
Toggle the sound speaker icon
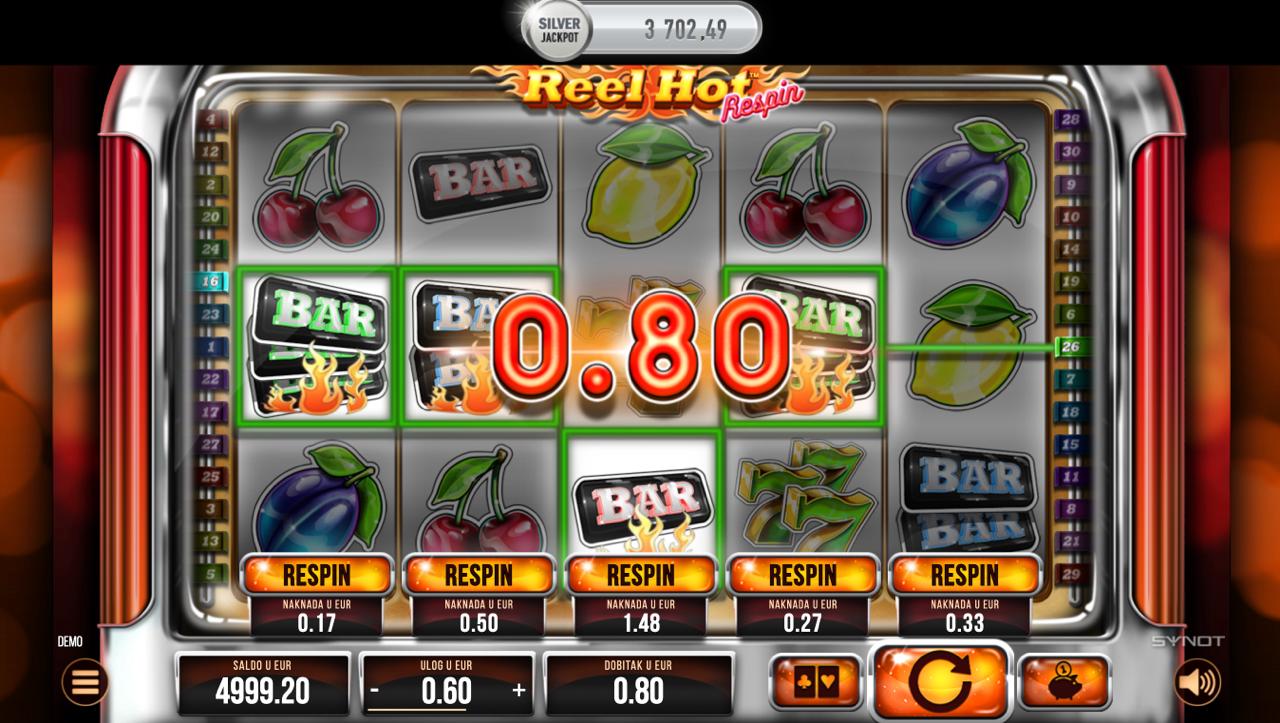[x=1197, y=682]
